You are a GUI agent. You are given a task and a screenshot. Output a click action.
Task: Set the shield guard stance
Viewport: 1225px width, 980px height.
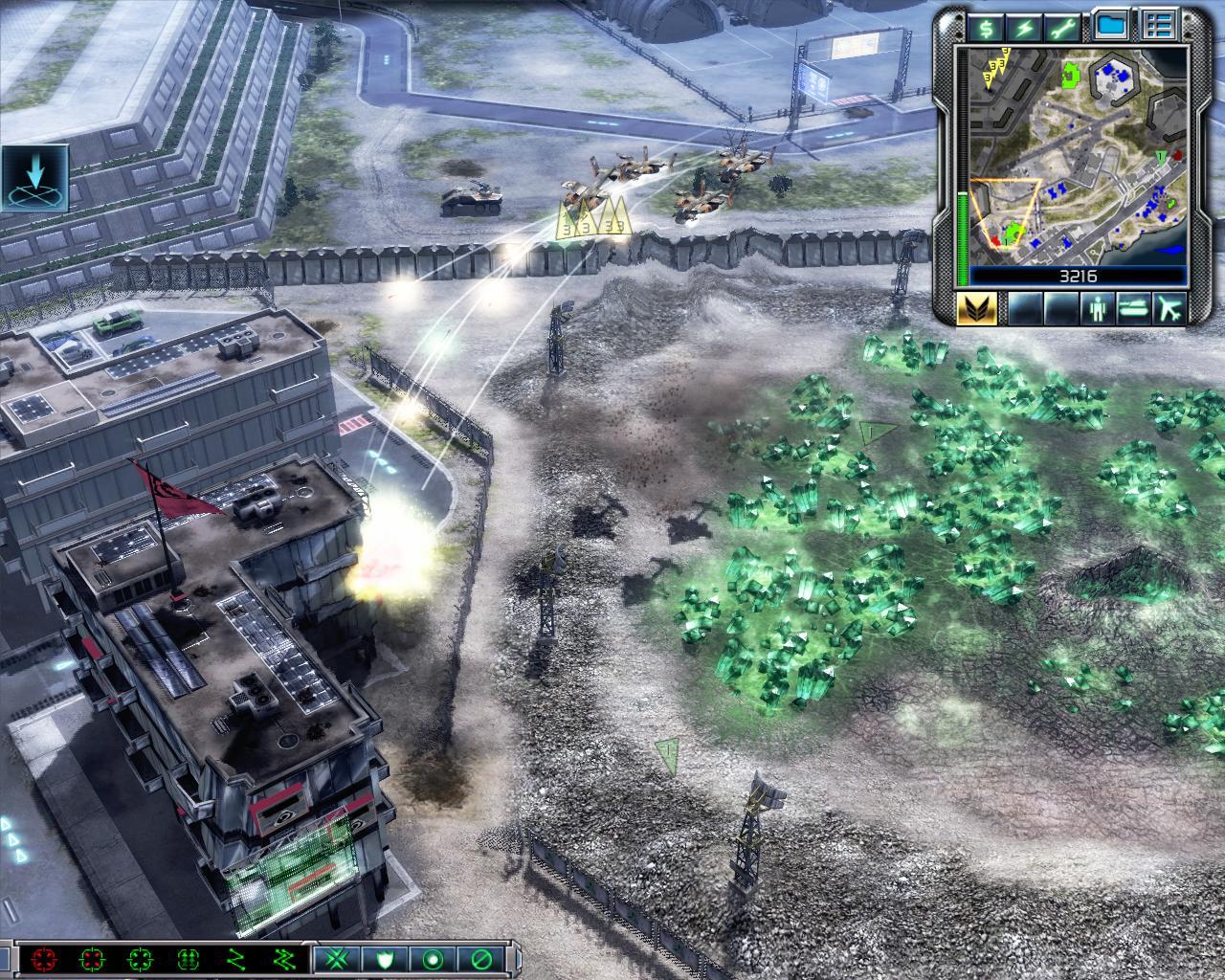tap(386, 959)
